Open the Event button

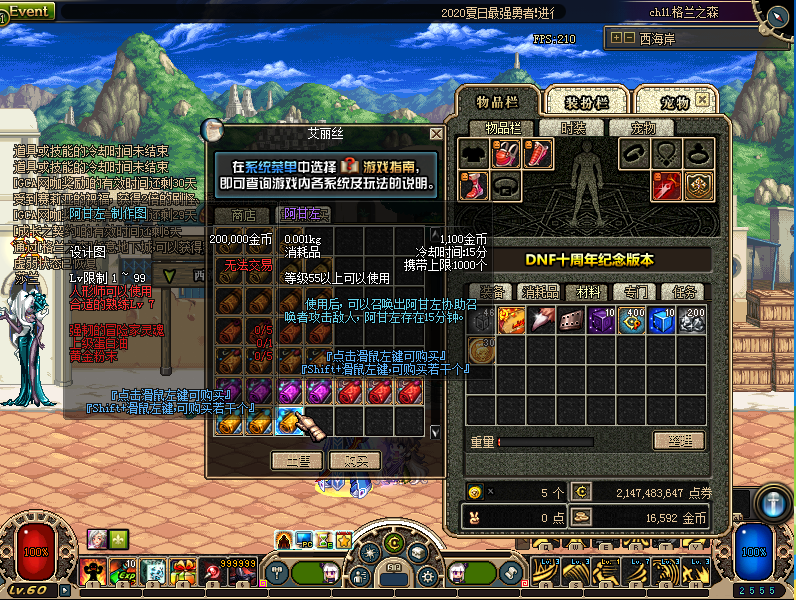(x=28, y=11)
